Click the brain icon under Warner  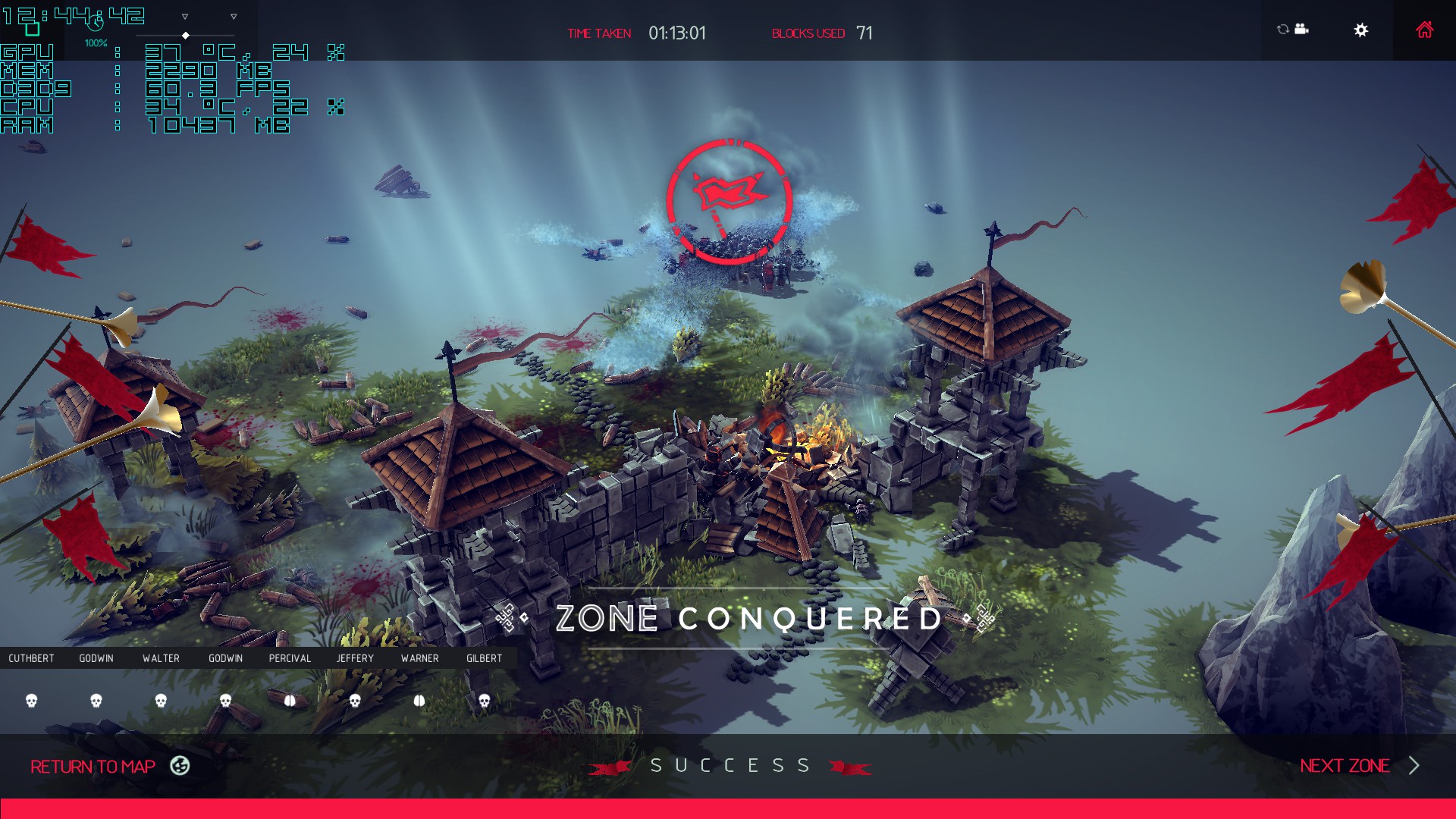[419, 701]
